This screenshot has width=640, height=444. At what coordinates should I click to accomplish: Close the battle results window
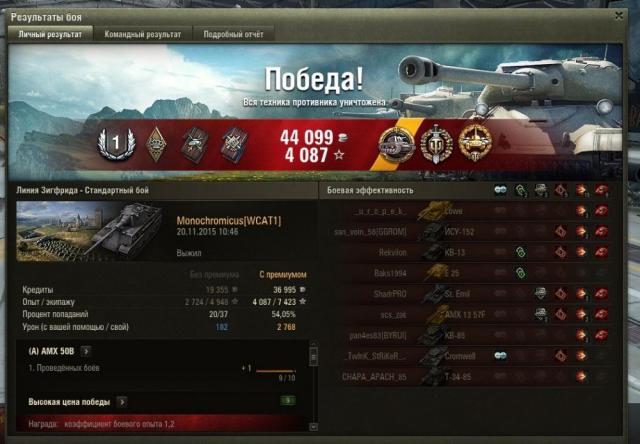[620, 14]
